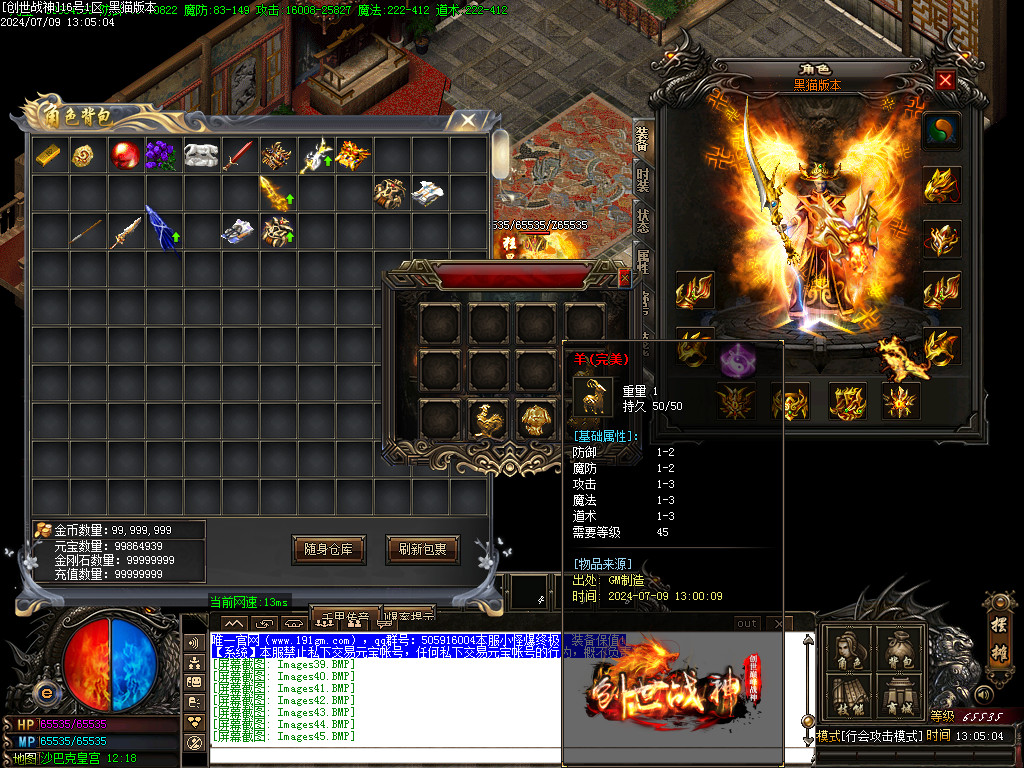Open the 技能 skills menu button
The height and width of the screenshot is (768, 1024).
click(x=847, y=697)
